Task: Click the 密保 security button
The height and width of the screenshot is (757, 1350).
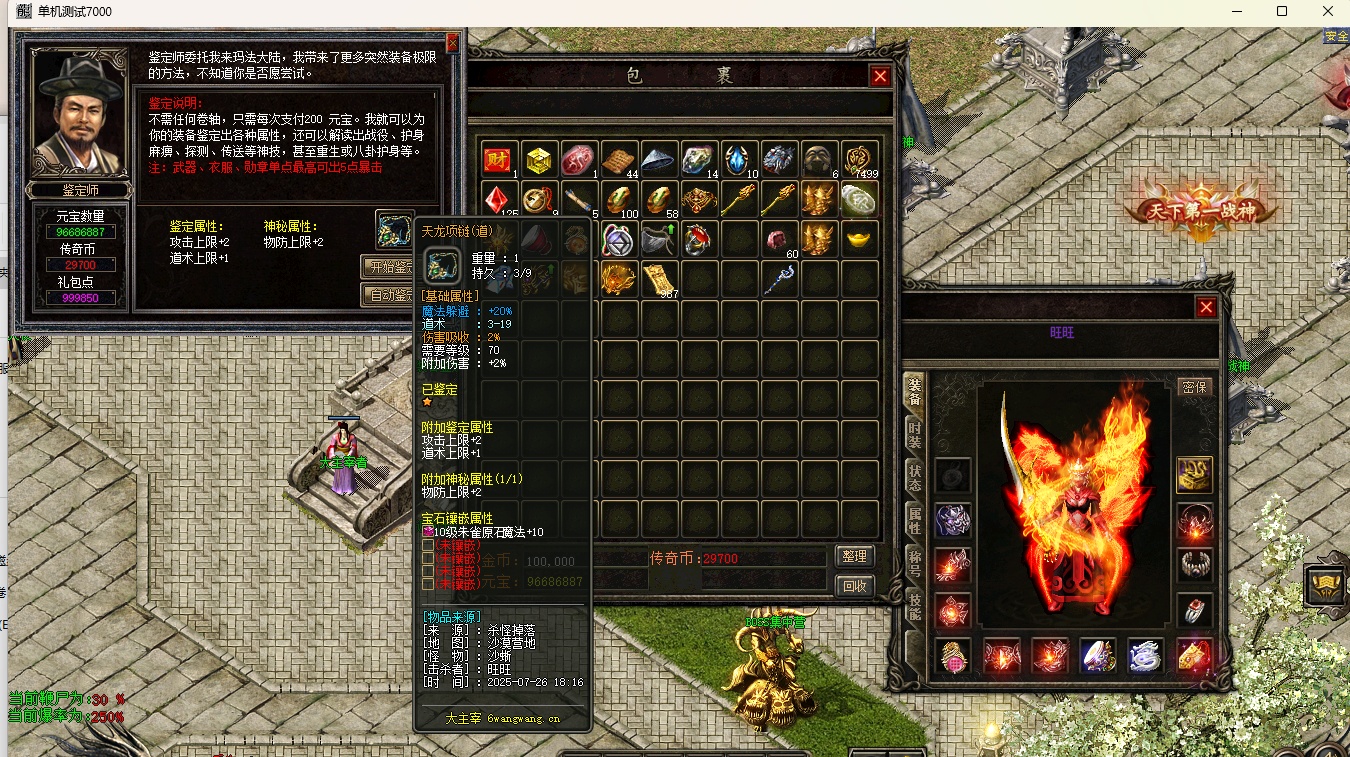Action: [x=1194, y=387]
